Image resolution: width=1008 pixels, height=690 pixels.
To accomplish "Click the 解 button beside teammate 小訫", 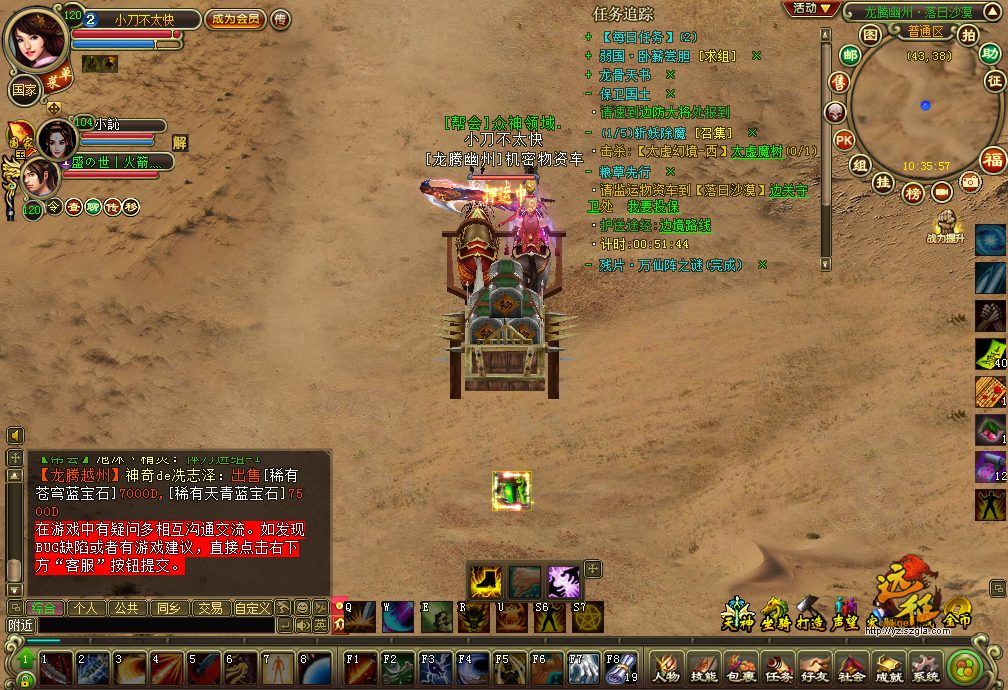I will coord(180,142).
